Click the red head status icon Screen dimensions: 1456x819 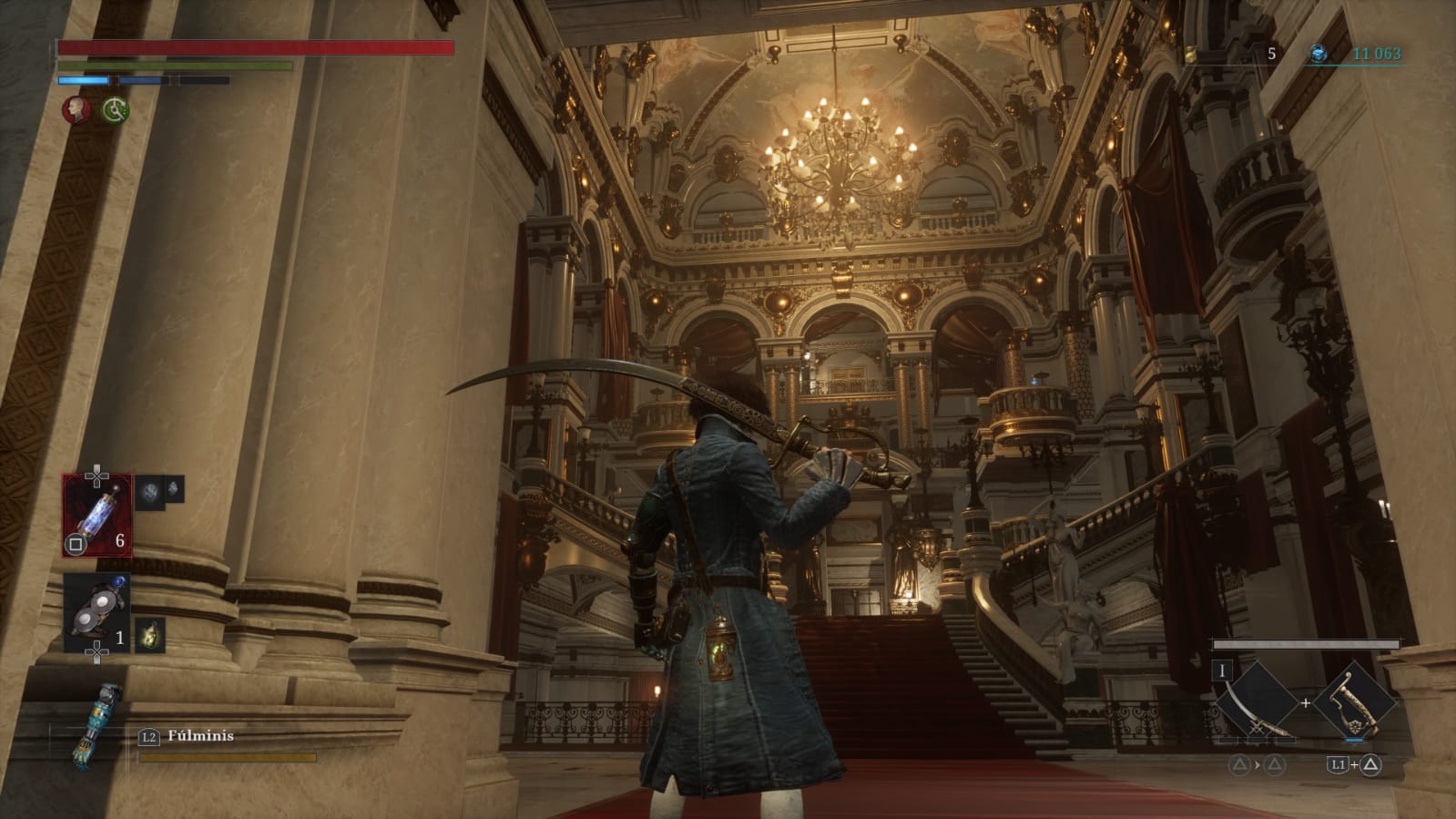(76, 110)
